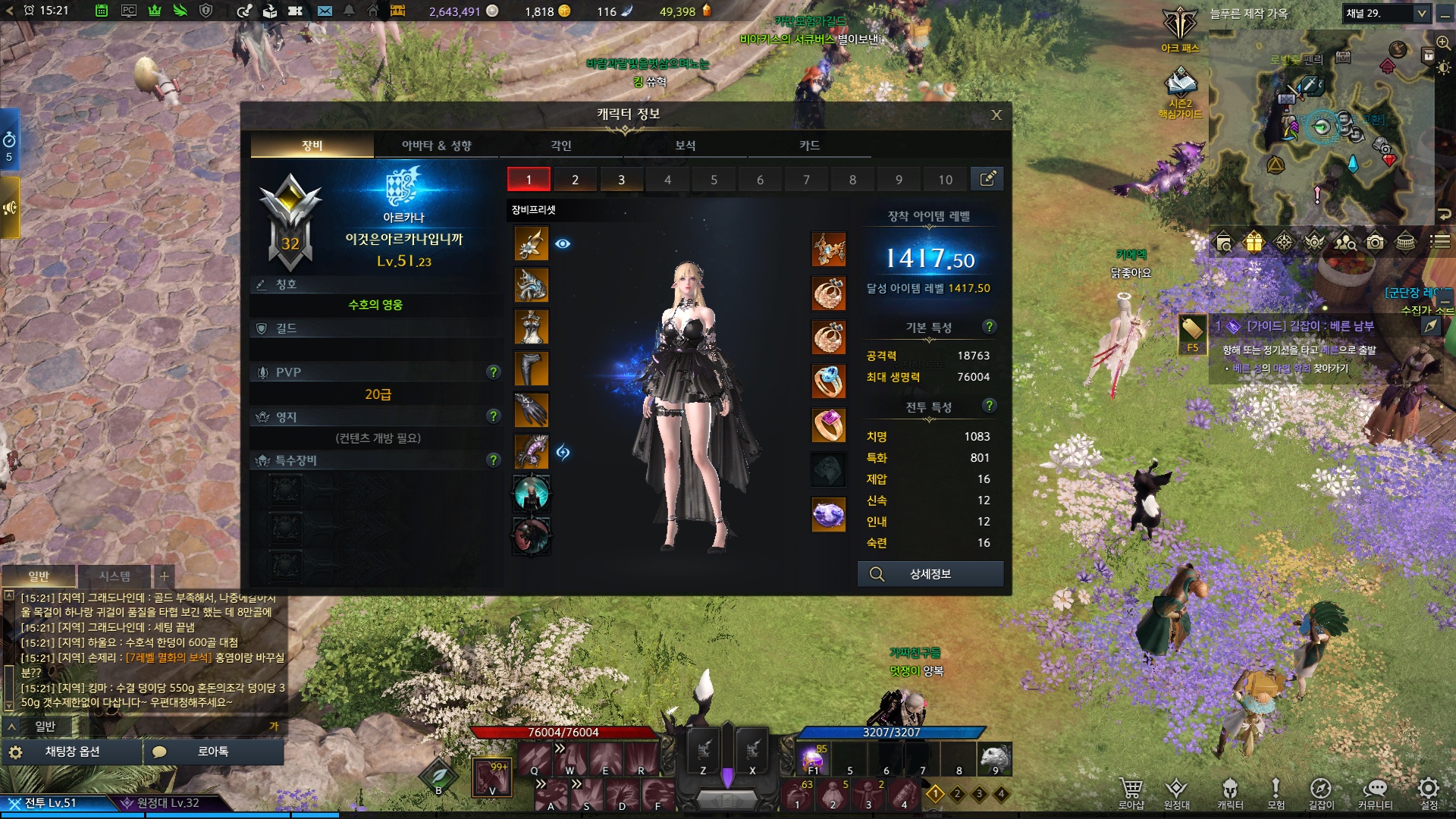Open the 커뮤니티 community menu
Screen dimensions: 1456x819
1375,793
